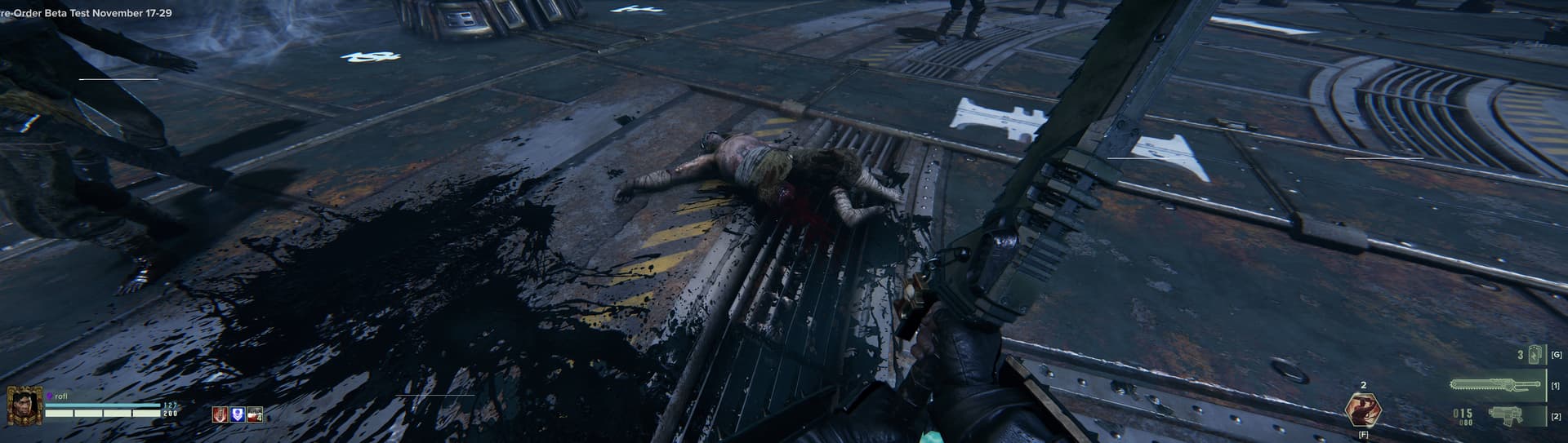Activate the hexagonal combat ability icon
The height and width of the screenshot is (443, 1568).
1362,410
